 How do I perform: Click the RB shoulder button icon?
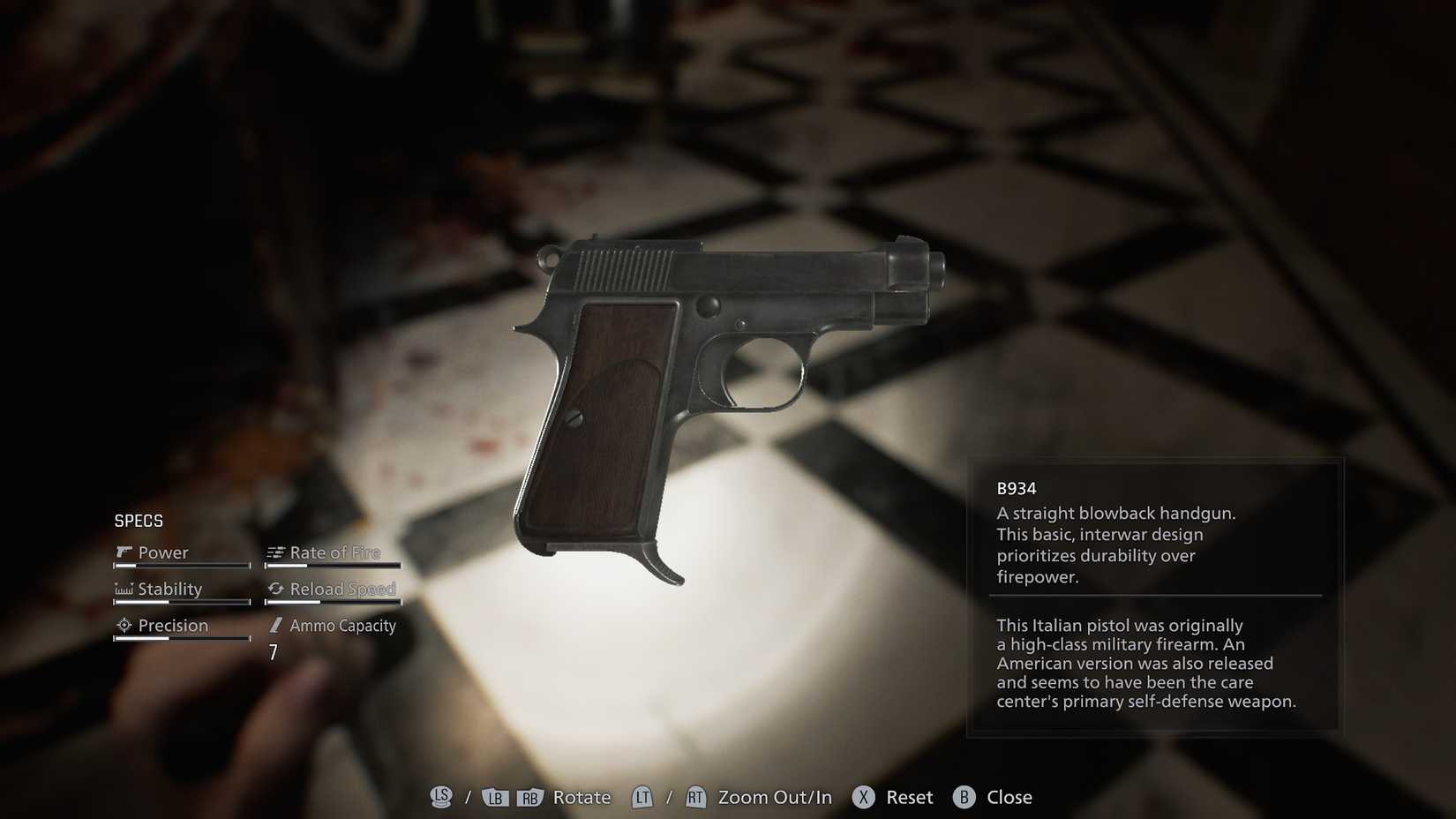(x=529, y=797)
